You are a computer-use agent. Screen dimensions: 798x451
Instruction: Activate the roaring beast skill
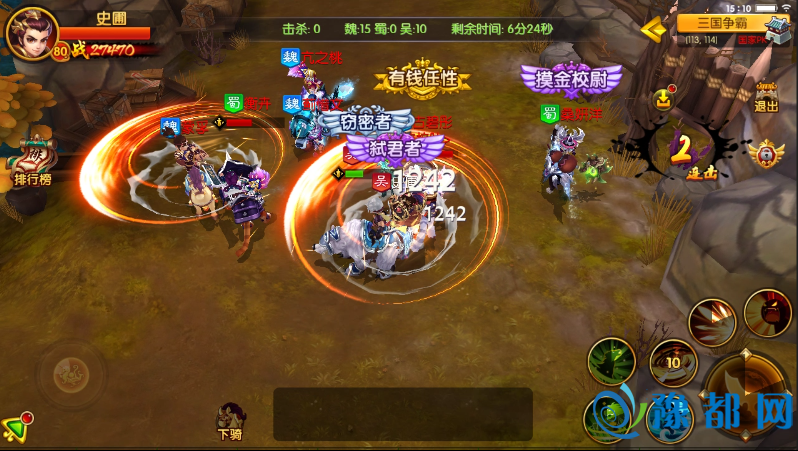[x=767, y=311]
